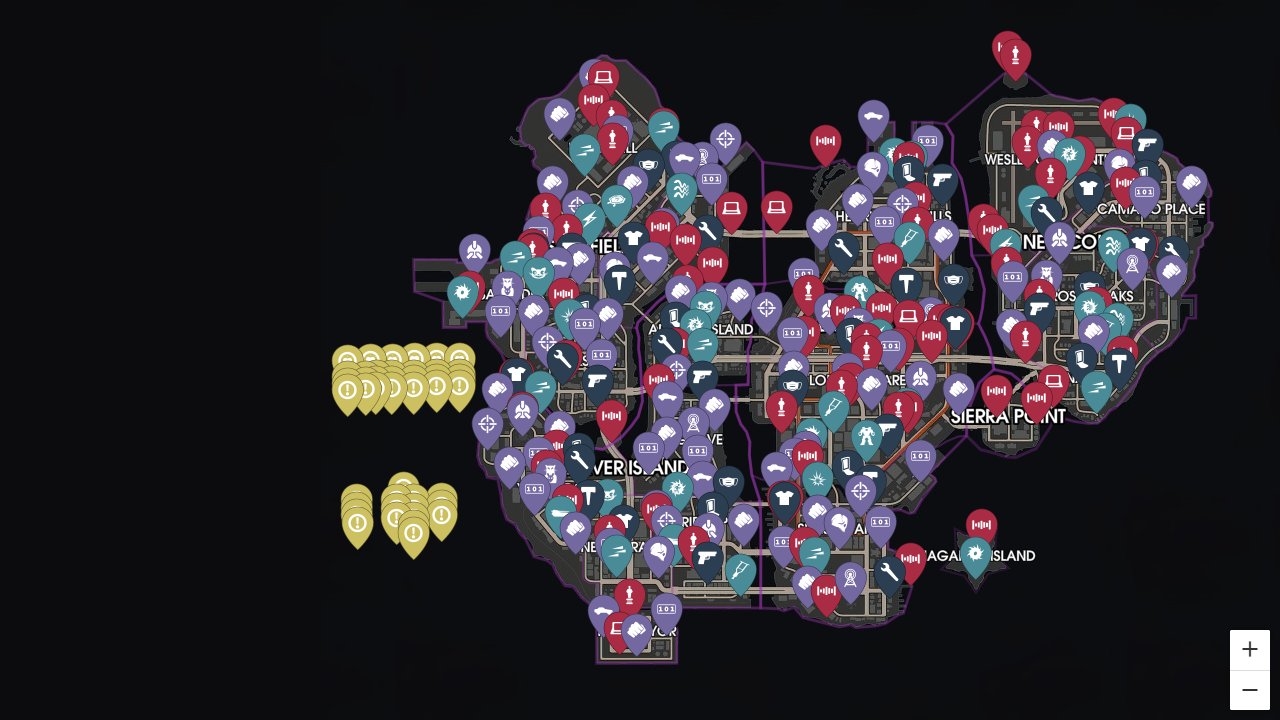This screenshot has height=720, width=1280.
Task: Select a wrench repair marker on Rover Island
Action: [578, 459]
